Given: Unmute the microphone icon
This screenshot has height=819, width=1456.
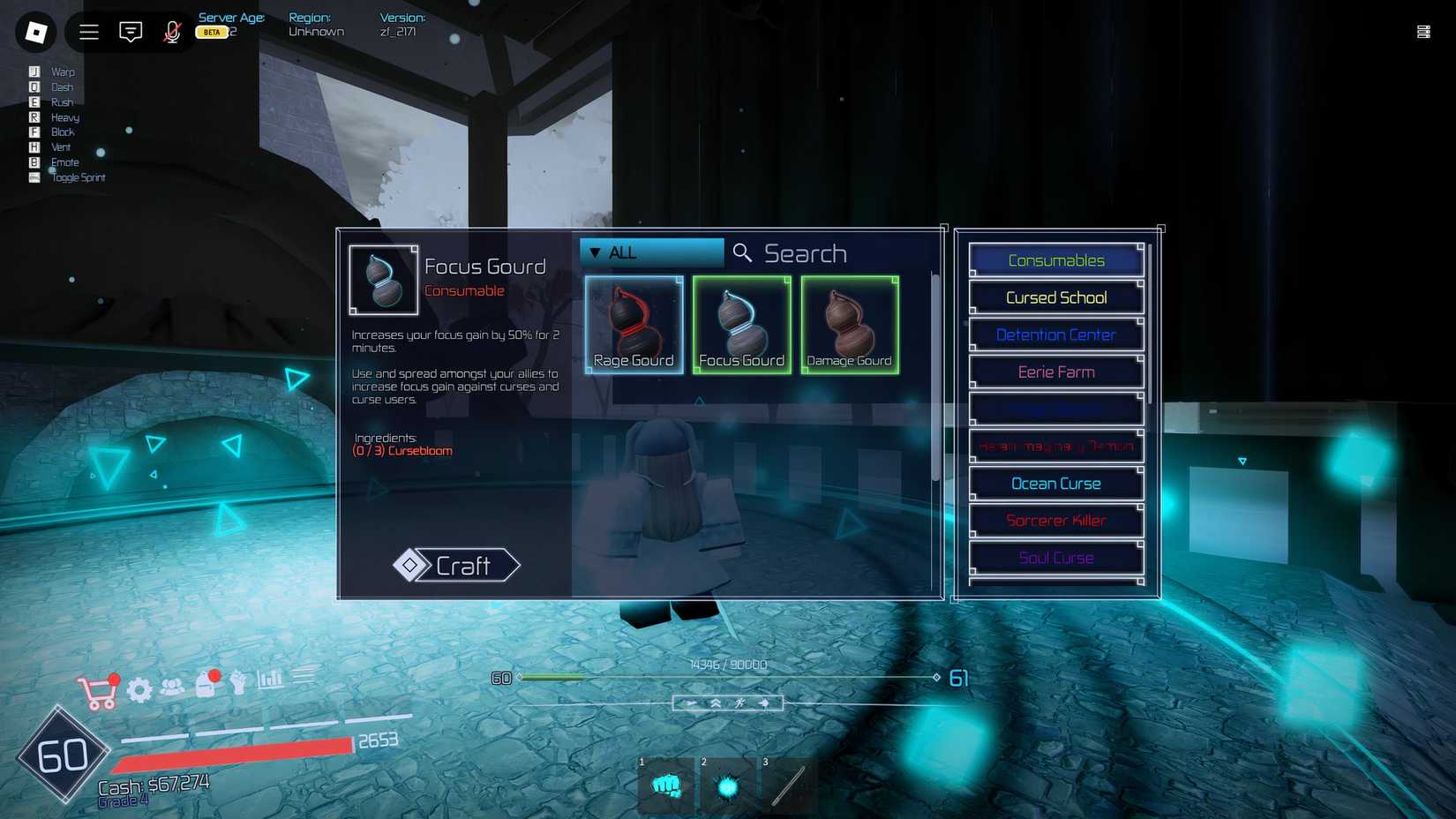Looking at the screenshot, I should click(171, 32).
